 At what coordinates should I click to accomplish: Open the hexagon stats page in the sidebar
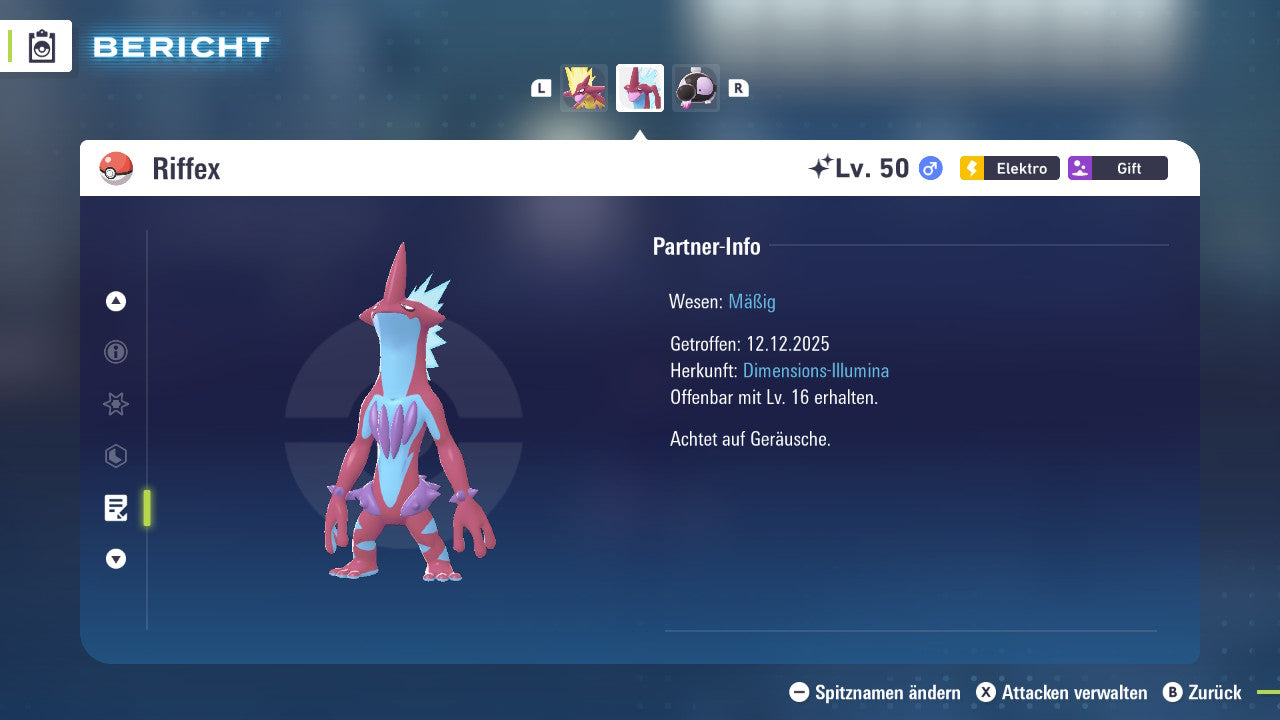(x=115, y=456)
